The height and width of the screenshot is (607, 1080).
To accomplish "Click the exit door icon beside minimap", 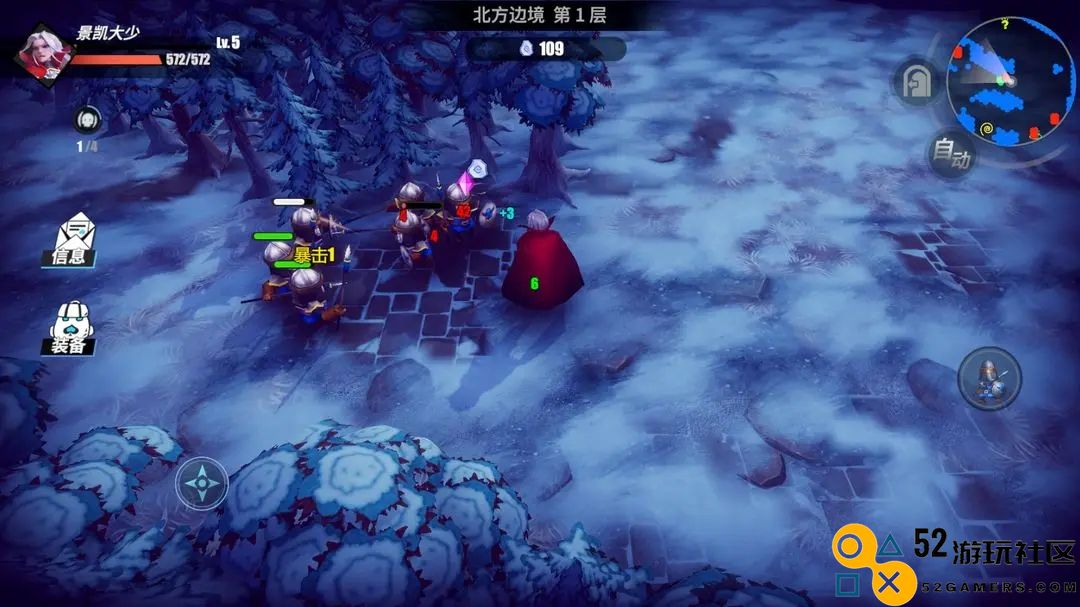I will (915, 83).
